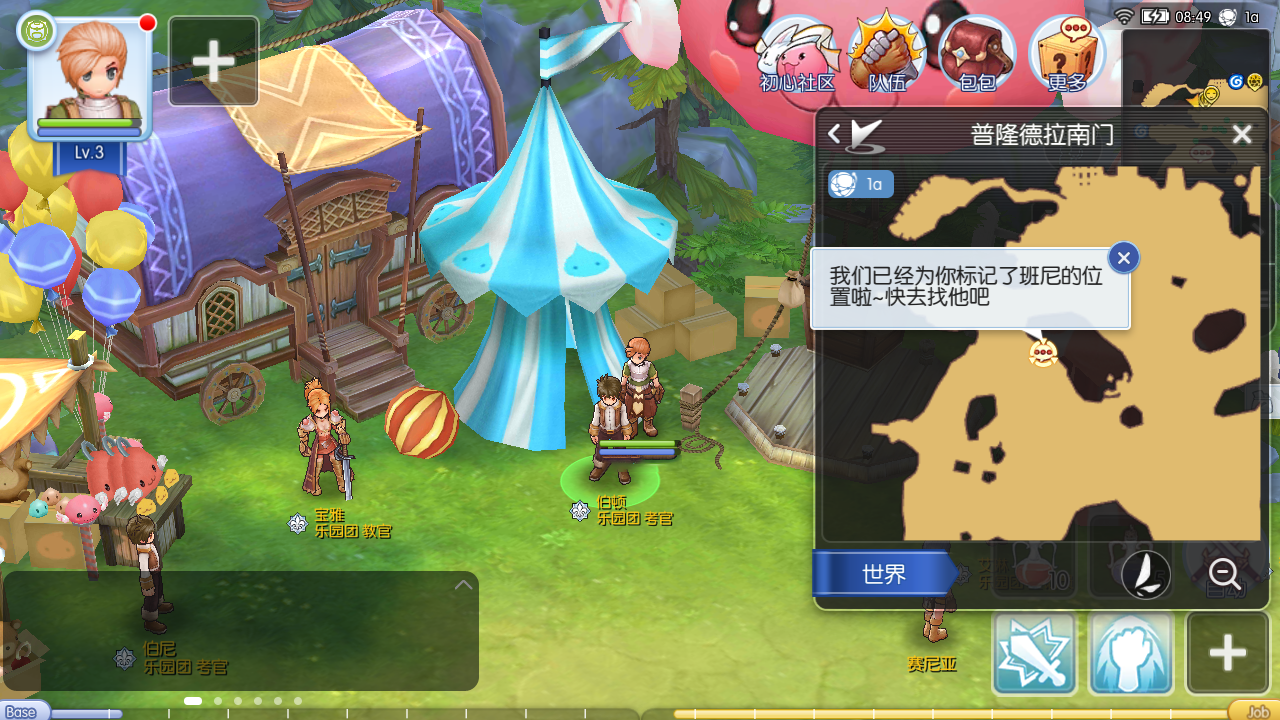
Task: Click the plus slot beside the portrait
Action: (214, 61)
